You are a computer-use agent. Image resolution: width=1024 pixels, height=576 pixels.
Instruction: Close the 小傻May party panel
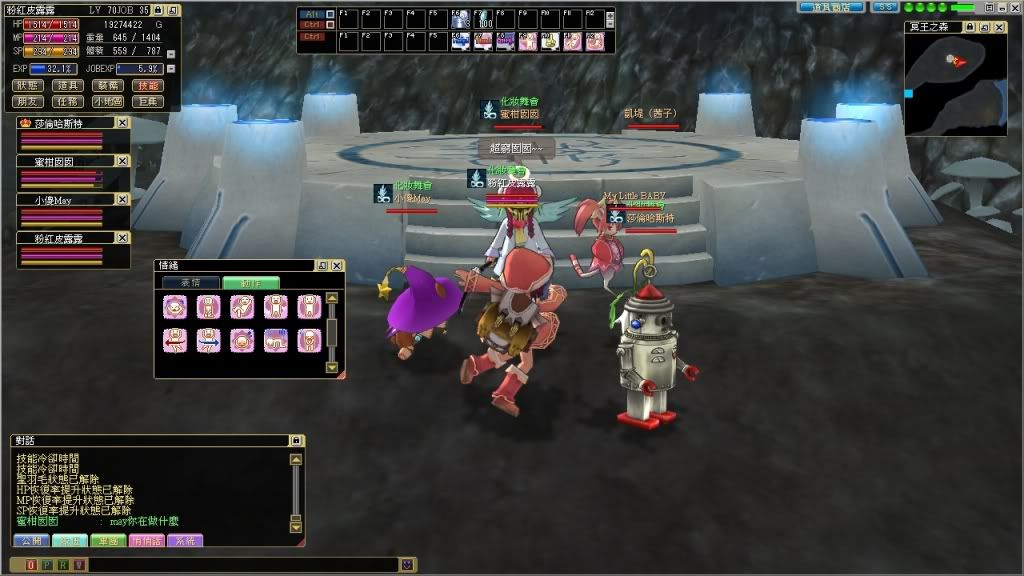click(122, 200)
